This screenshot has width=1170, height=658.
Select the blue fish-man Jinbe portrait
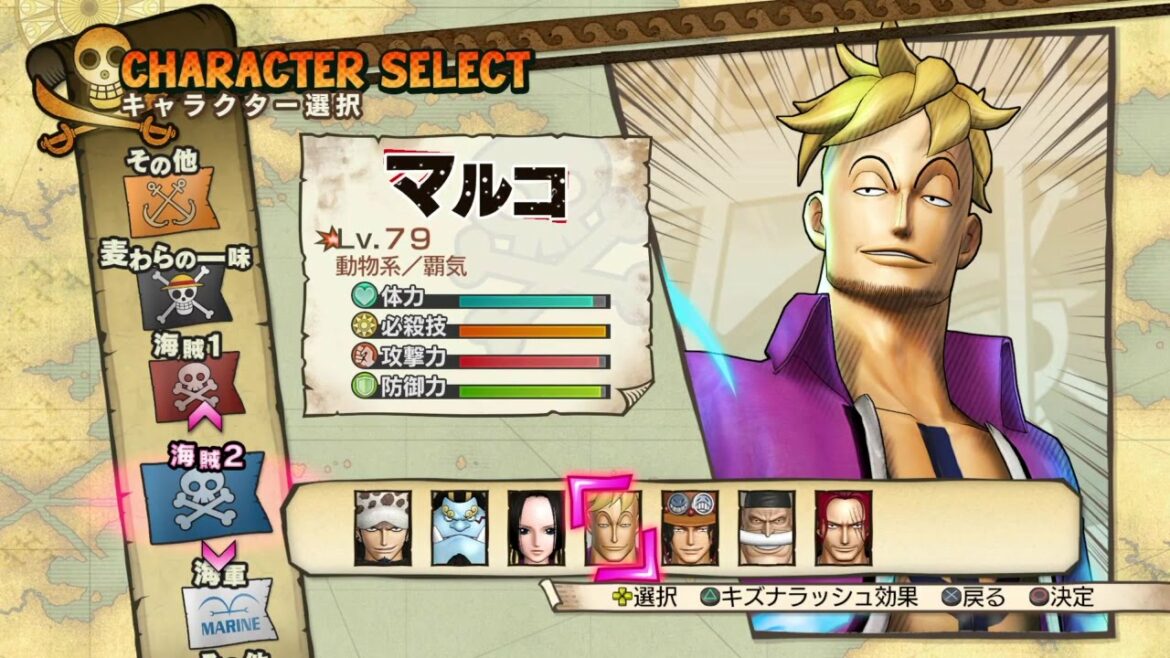coord(459,528)
